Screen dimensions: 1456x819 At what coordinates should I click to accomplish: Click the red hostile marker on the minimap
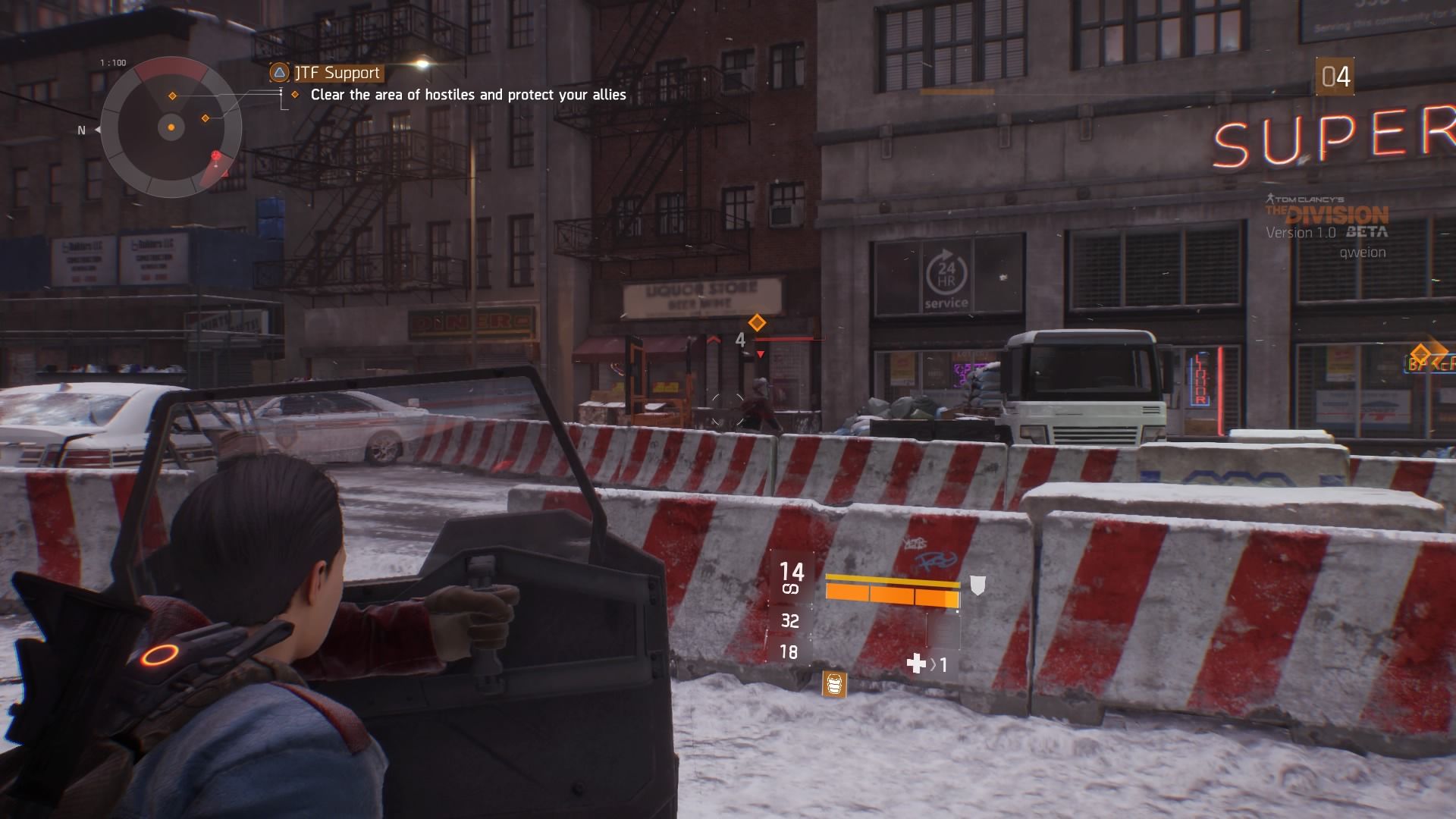(x=217, y=157)
